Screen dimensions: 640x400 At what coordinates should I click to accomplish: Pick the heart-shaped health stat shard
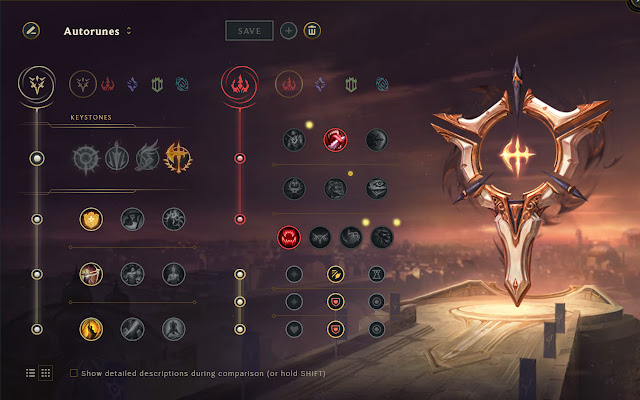coord(294,328)
